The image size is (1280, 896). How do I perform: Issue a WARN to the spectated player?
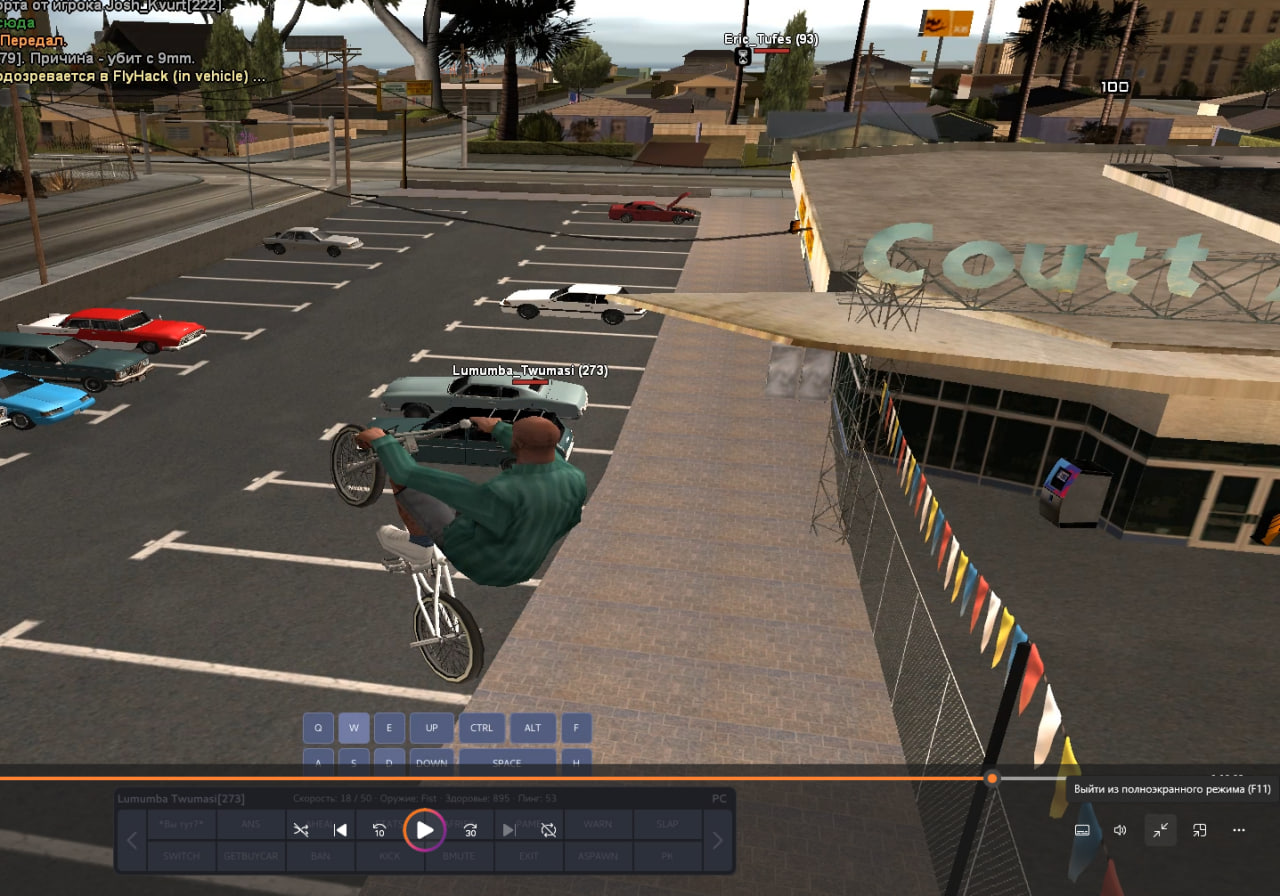pyautogui.click(x=598, y=825)
